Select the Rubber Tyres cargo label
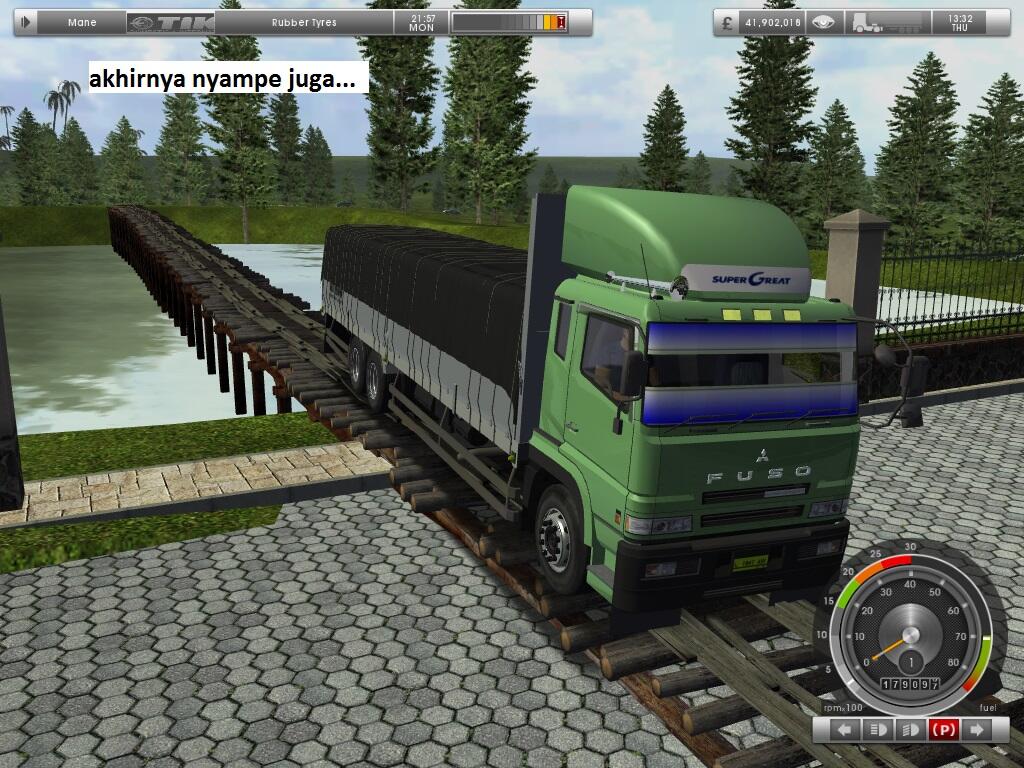 (304, 22)
